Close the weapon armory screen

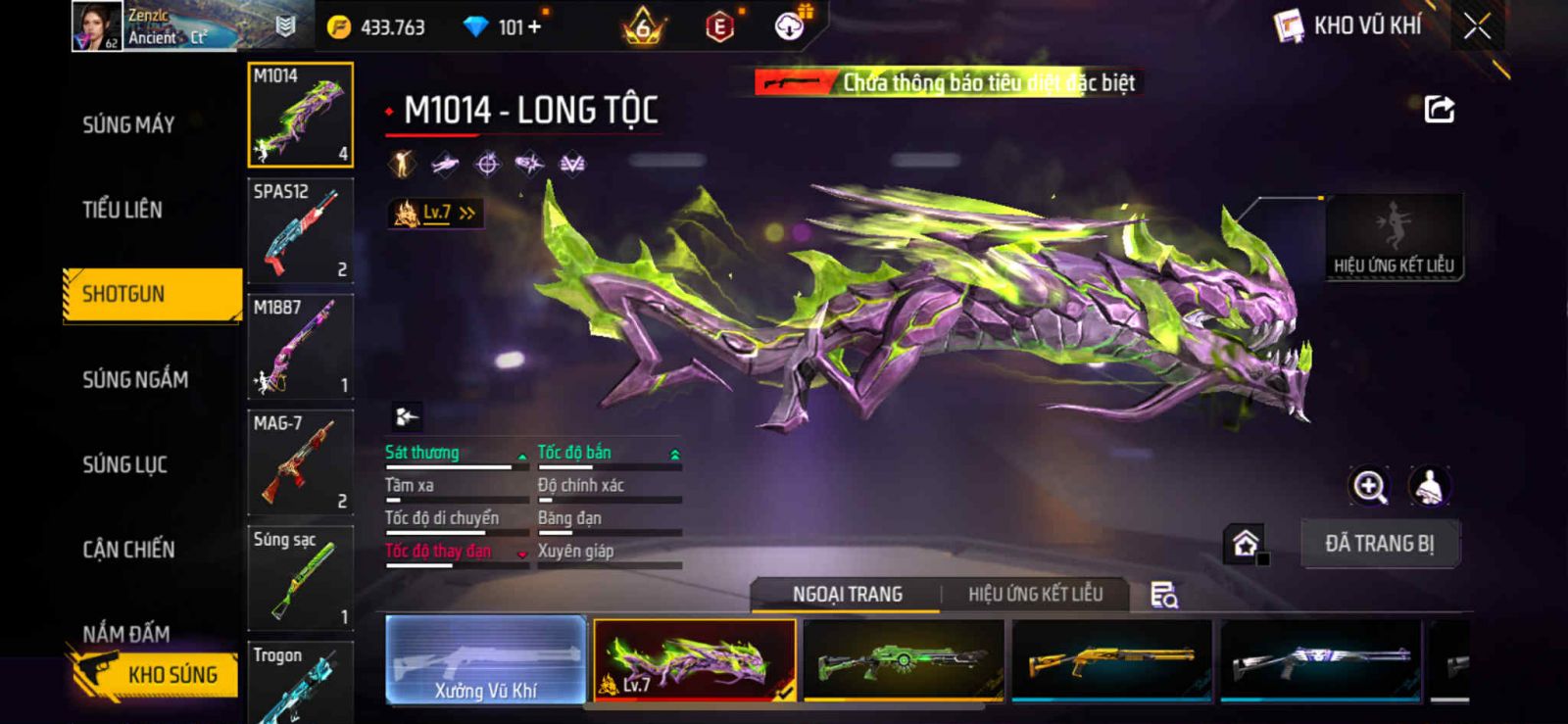pos(1477,27)
